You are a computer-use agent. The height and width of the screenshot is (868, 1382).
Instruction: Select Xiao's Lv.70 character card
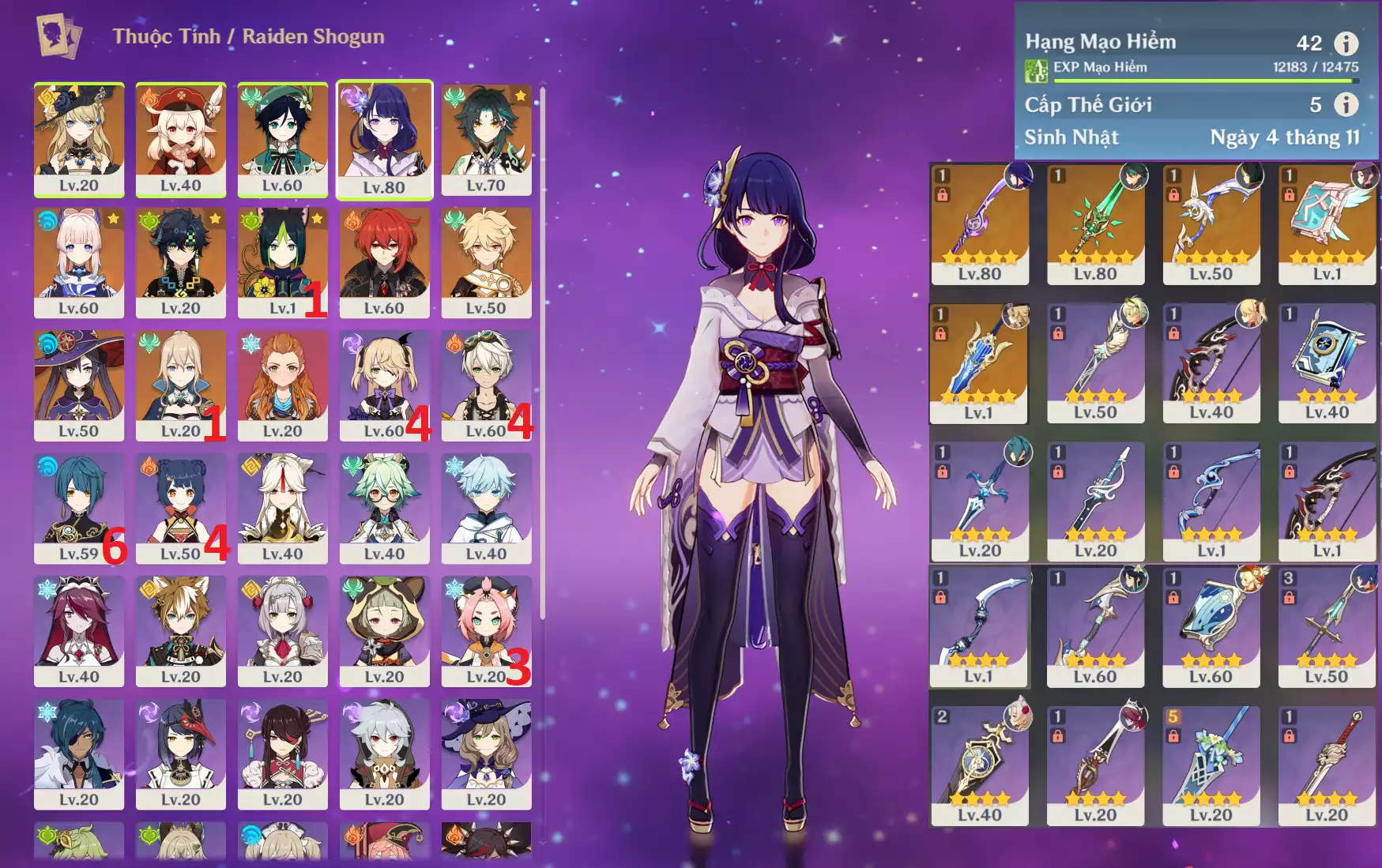tap(486, 139)
